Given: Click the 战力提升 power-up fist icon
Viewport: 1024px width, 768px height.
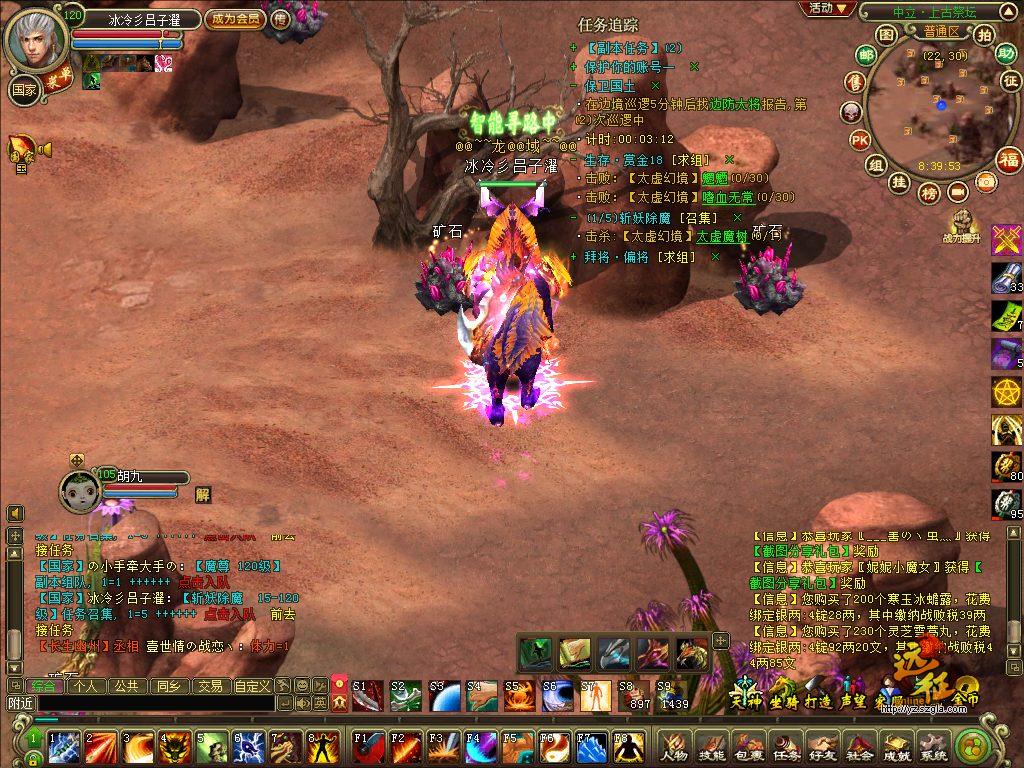Looking at the screenshot, I should (964, 222).
